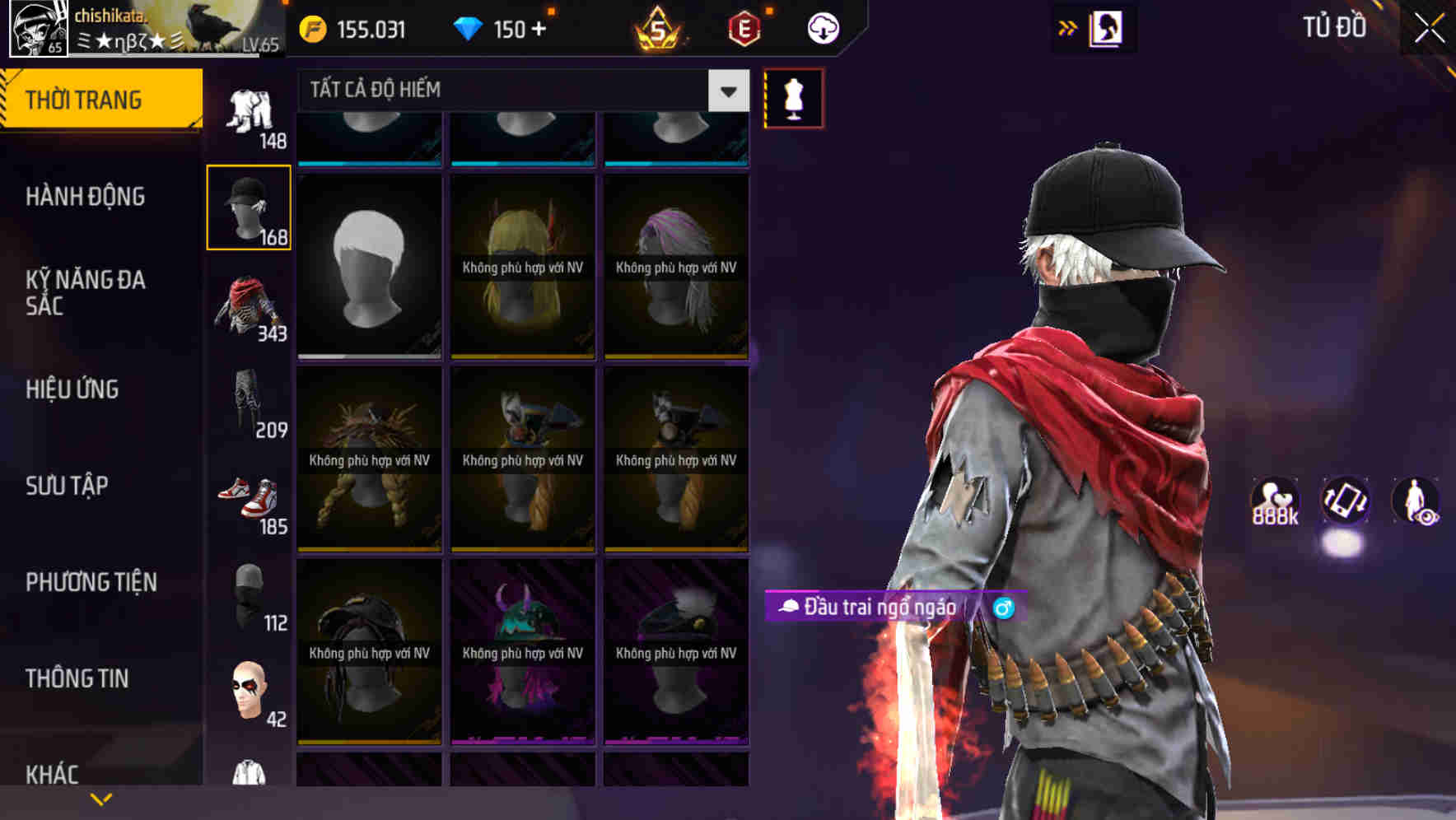The width and height of the screenshot is (1456, 820).
Task: Click the rotate device icon
Action: tap(1346, 501)
